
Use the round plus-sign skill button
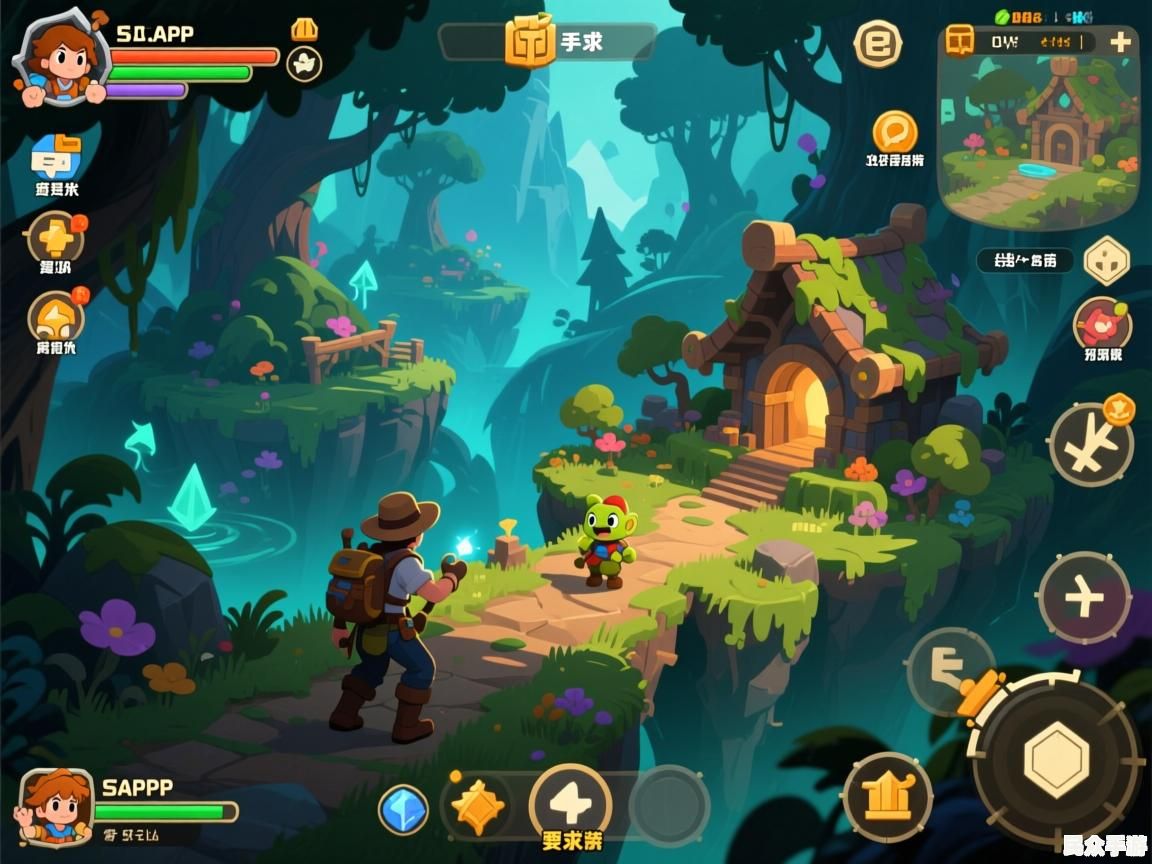coord(1084,598)
